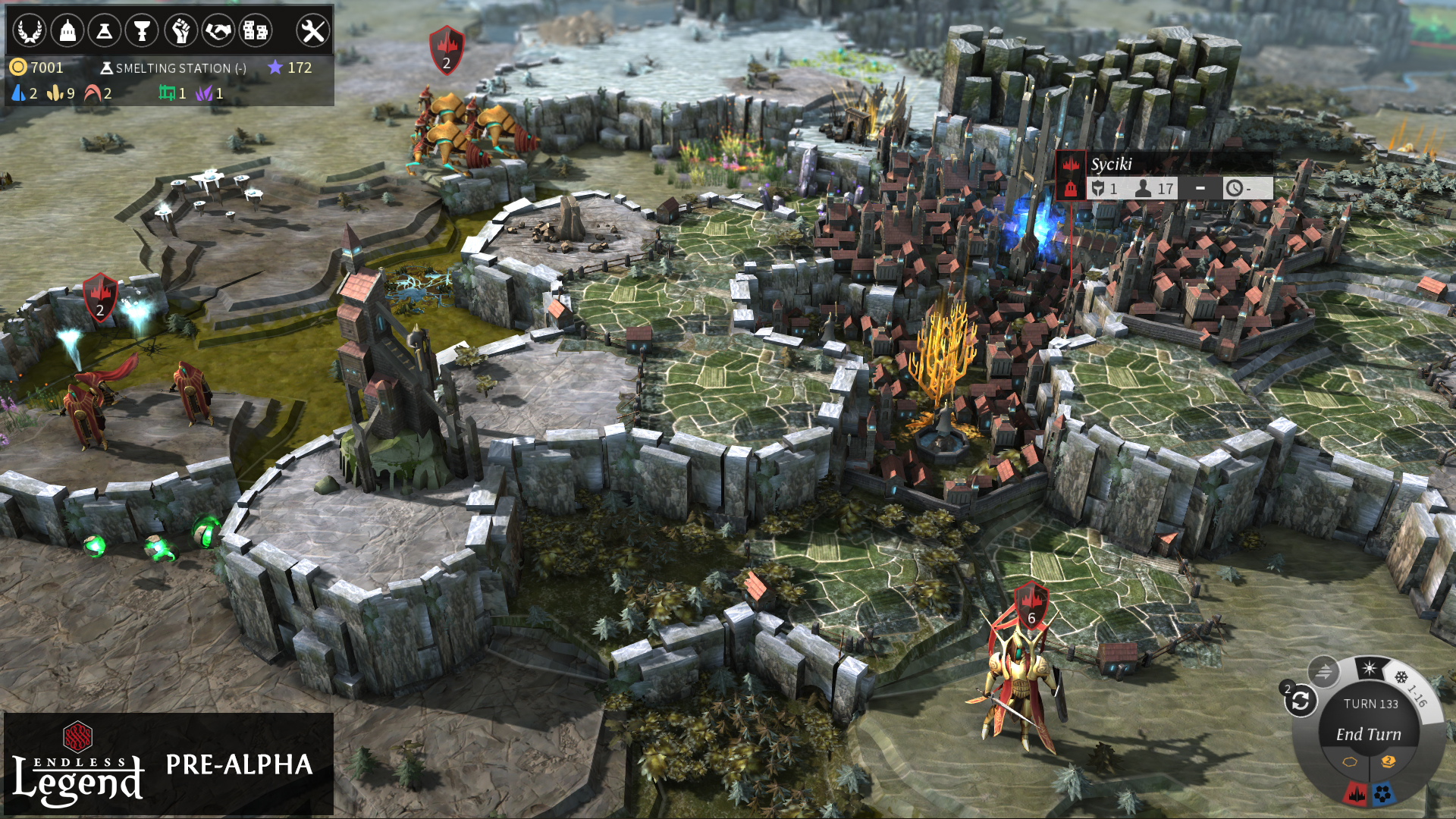Open the research screen with the flask icon

click(105, 30)
